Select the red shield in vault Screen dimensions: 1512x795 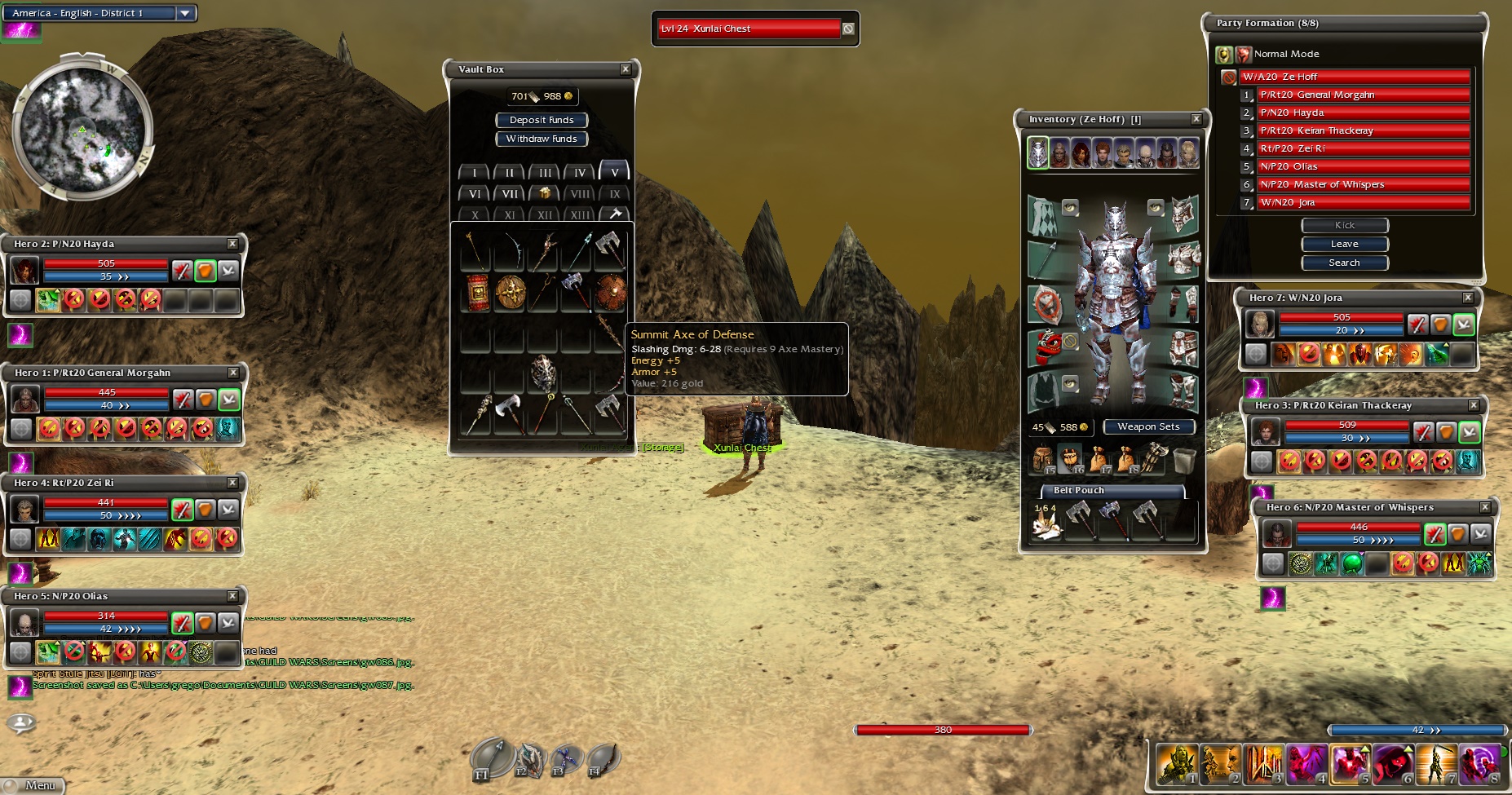pos(478,292)
